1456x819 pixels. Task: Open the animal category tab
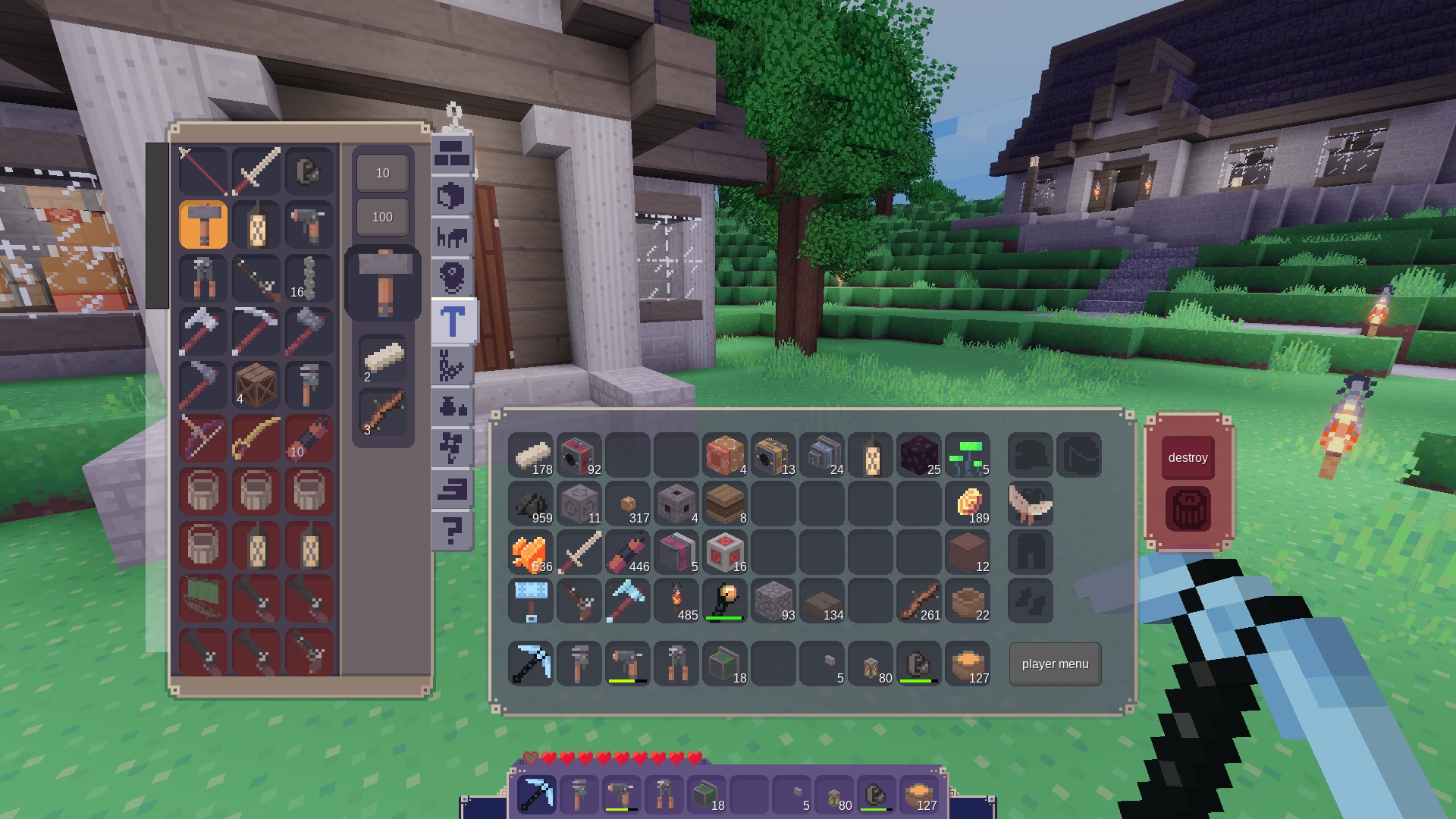pyautogui.click(x=453, y=238)
